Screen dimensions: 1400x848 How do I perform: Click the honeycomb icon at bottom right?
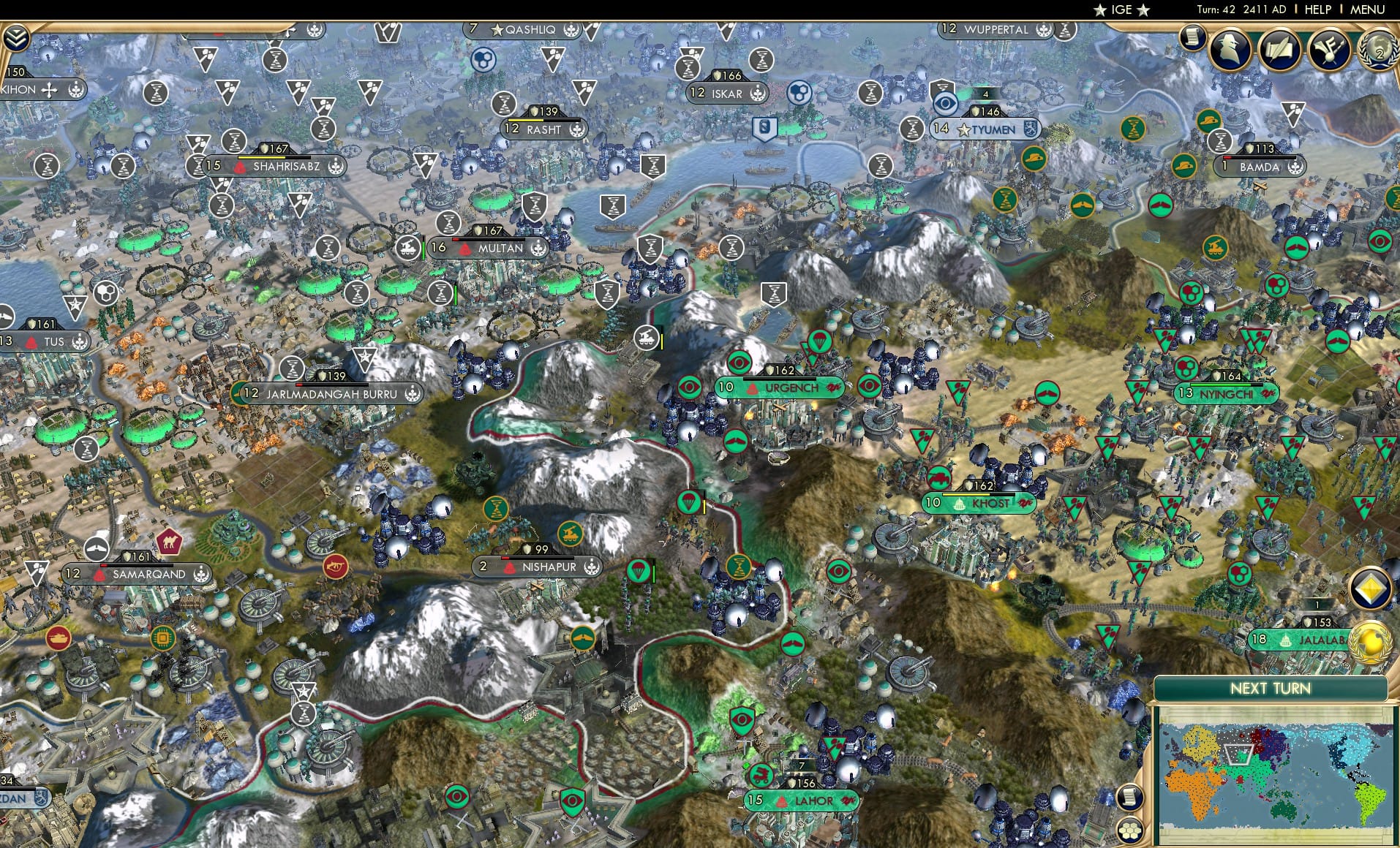pyautogui.click(x=1129, y=830)
